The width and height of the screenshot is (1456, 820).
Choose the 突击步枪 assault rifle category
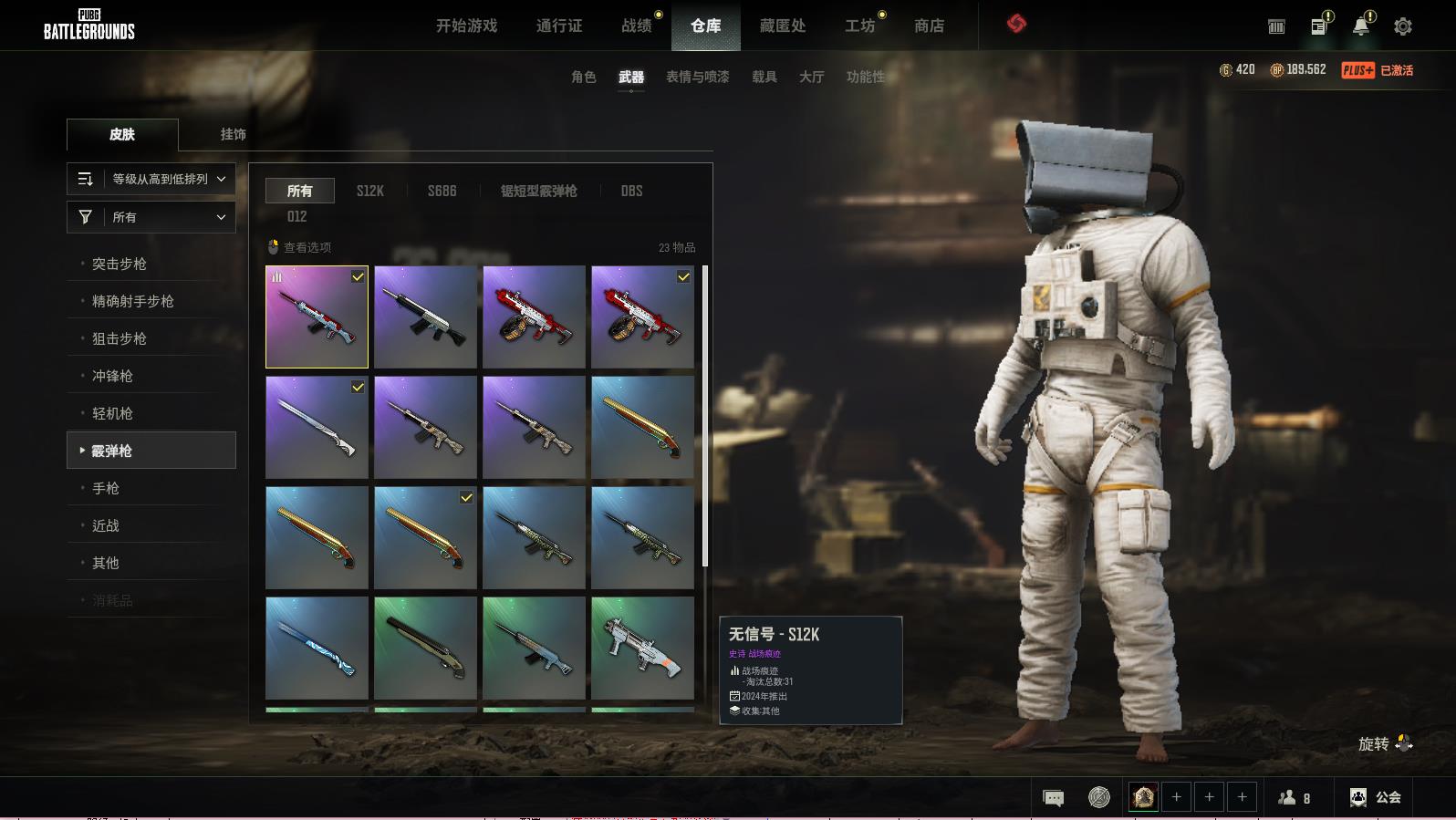pyautogui.click(x=120, y=264)
